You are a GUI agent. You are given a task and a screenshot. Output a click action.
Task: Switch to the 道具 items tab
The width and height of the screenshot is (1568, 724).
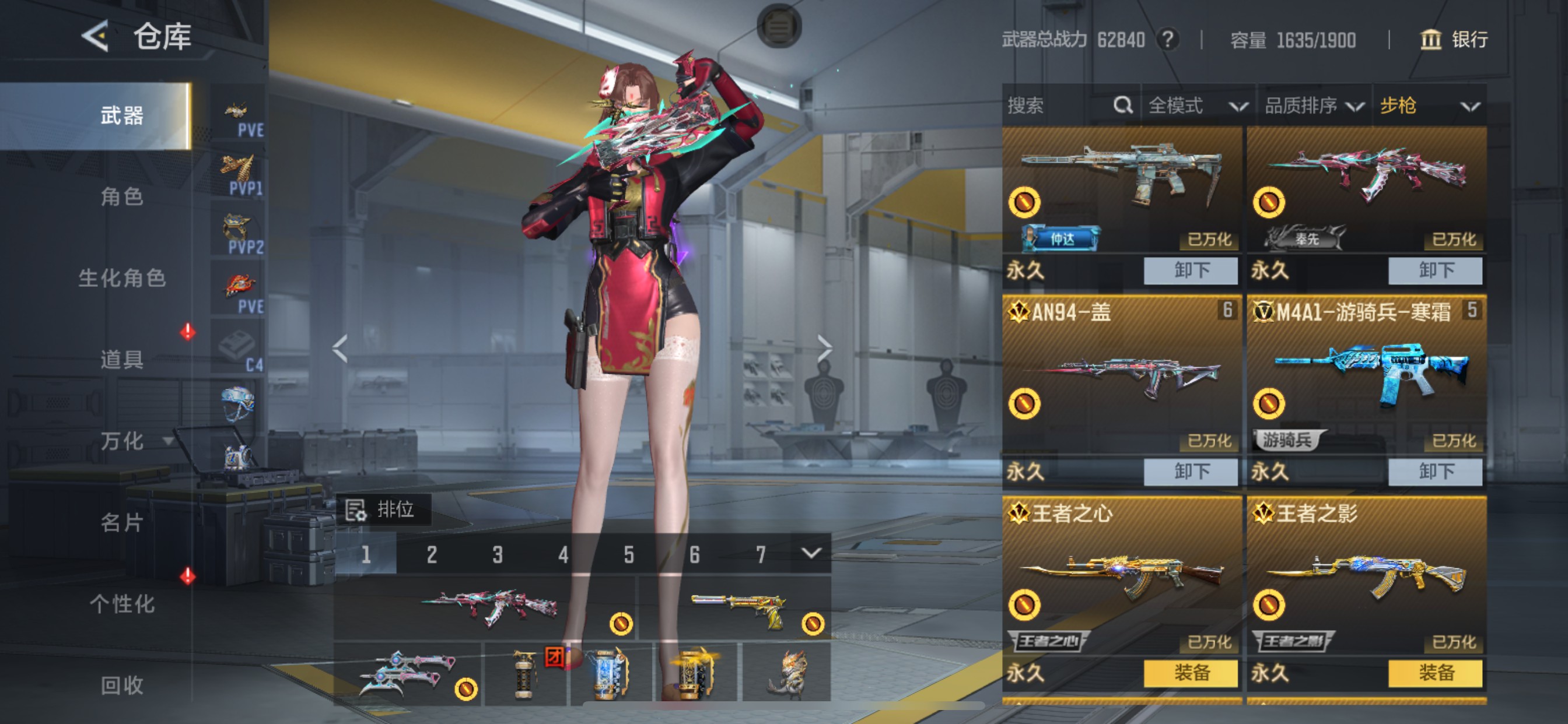click(122, 359)
